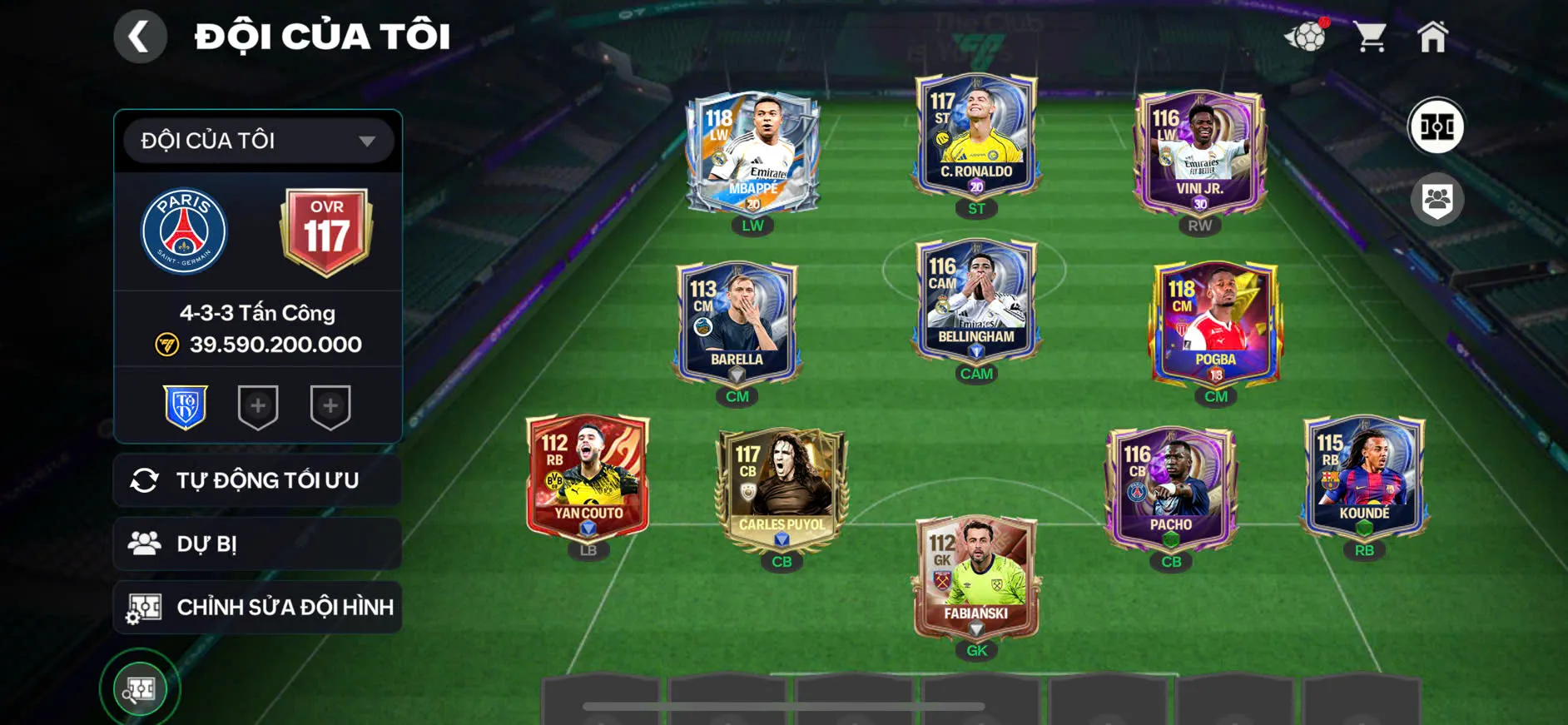This screenshot has height=725, width=1568.
Task: Tap the Fabianski goalkeeper card
Action: [976, 579]
